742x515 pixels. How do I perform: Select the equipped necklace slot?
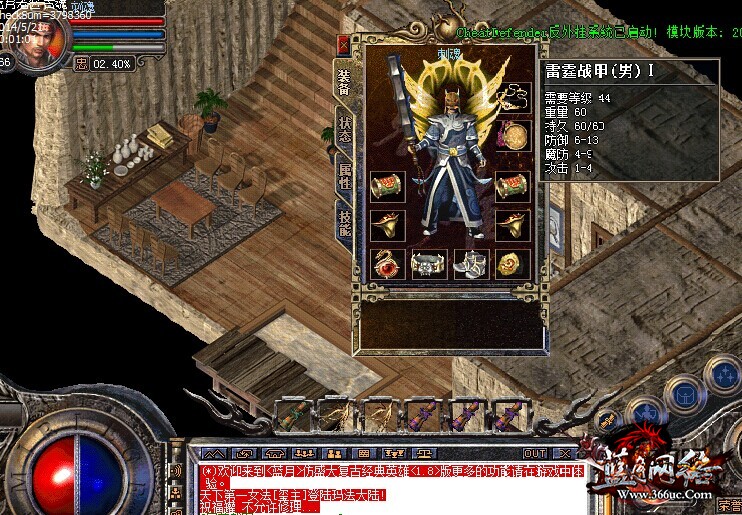tap(514, 98)
